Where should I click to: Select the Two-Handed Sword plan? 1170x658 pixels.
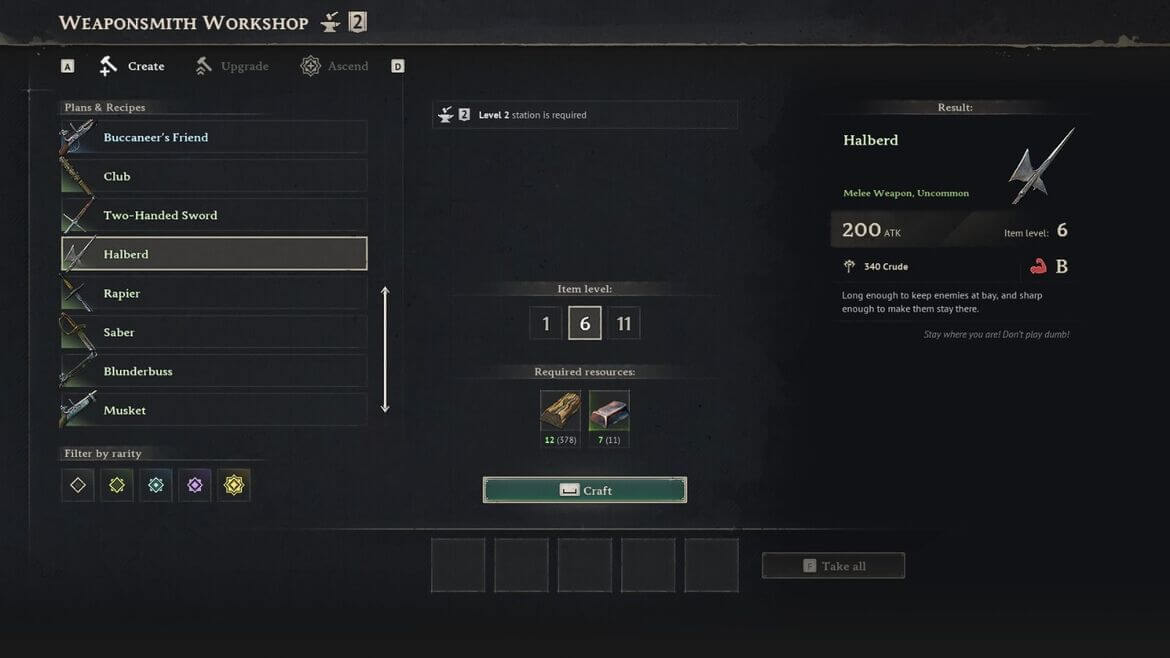tap(214, 215)
